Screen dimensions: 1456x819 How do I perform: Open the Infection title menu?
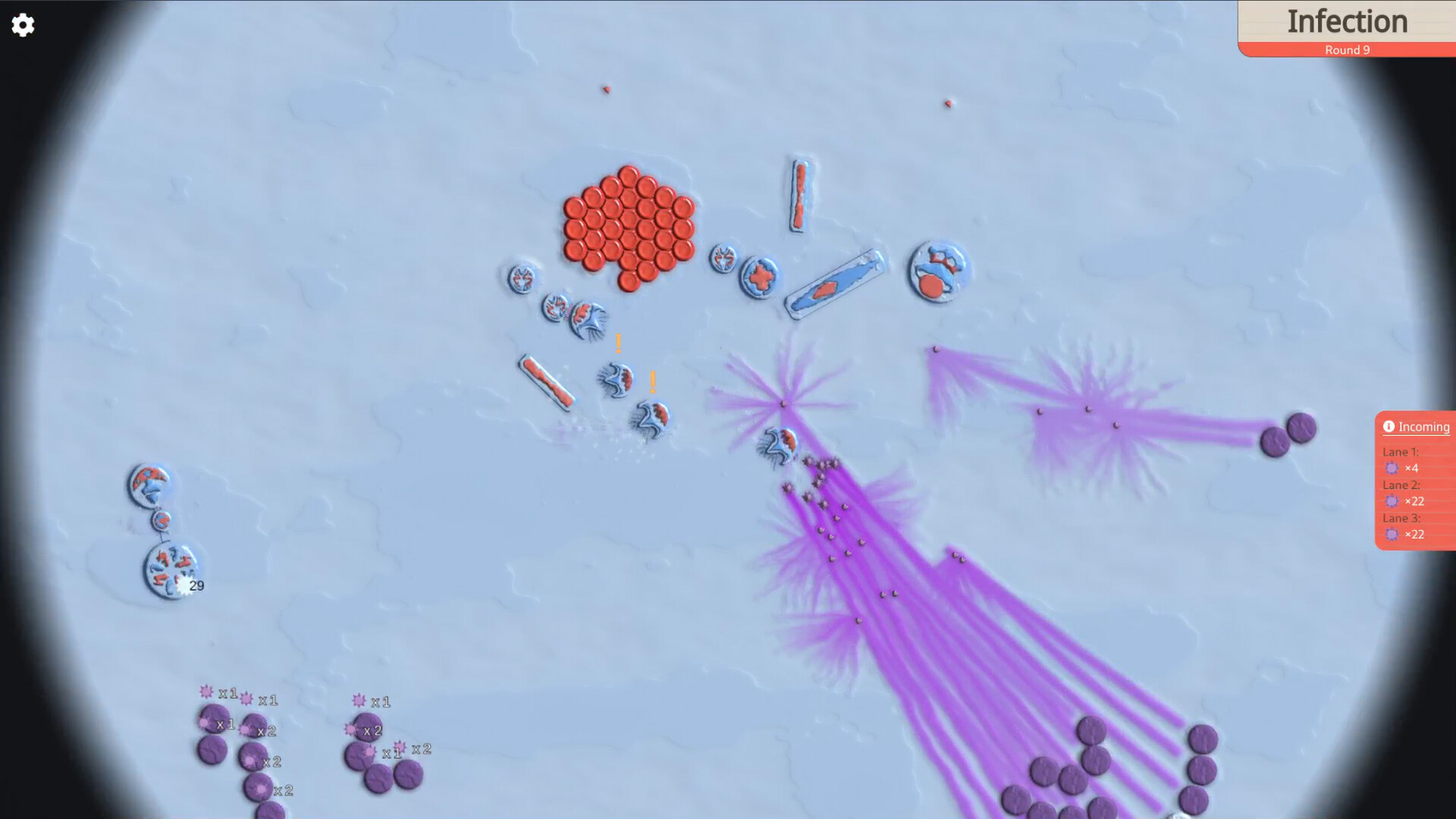tap(1347, 22)
